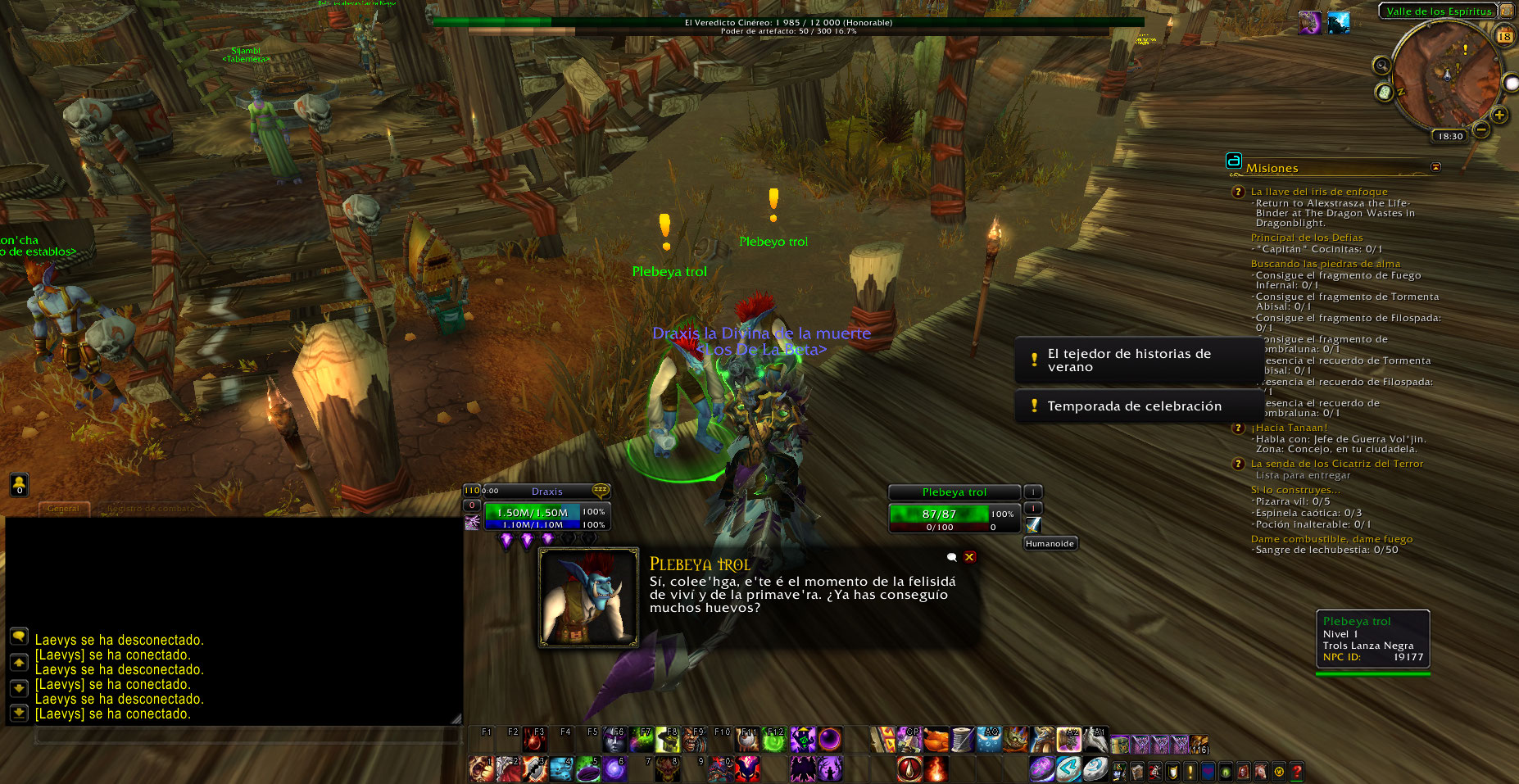Click the 'La llave del iris de enfoque' quest
1519x784 pixels.
point(1319,192)
